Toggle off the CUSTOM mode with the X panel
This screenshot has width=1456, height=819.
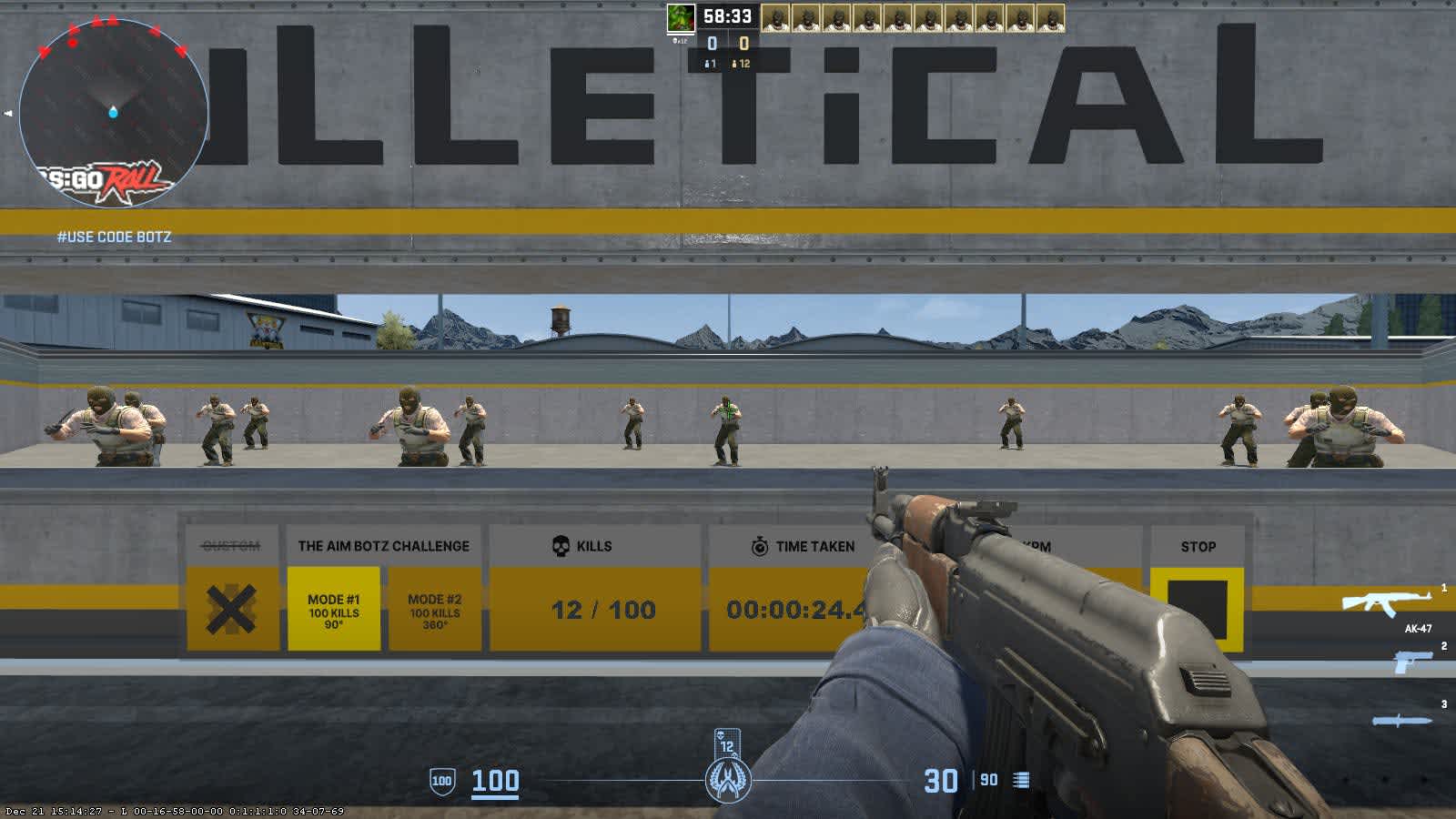230,608
